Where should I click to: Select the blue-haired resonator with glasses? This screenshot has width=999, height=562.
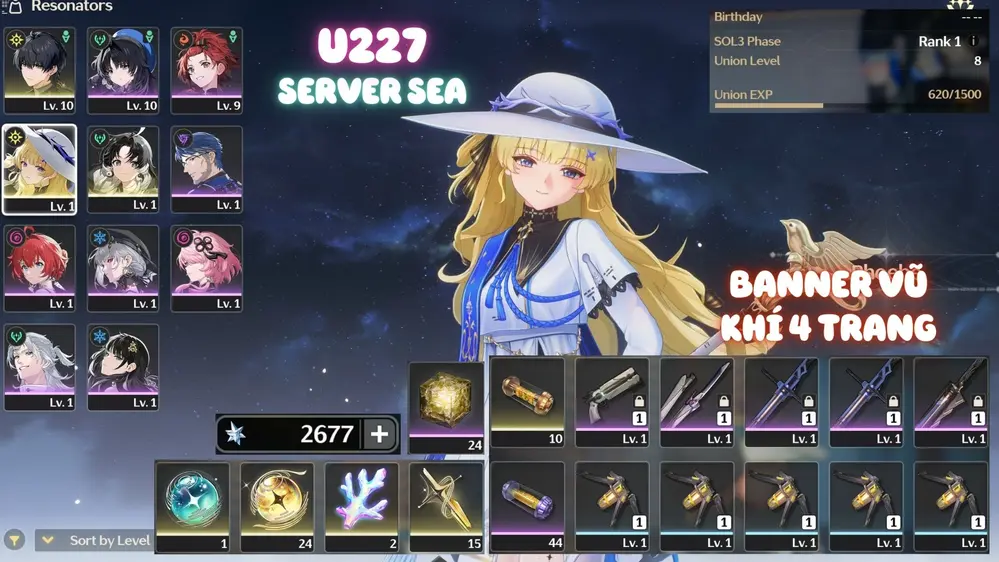pos(207,168)
